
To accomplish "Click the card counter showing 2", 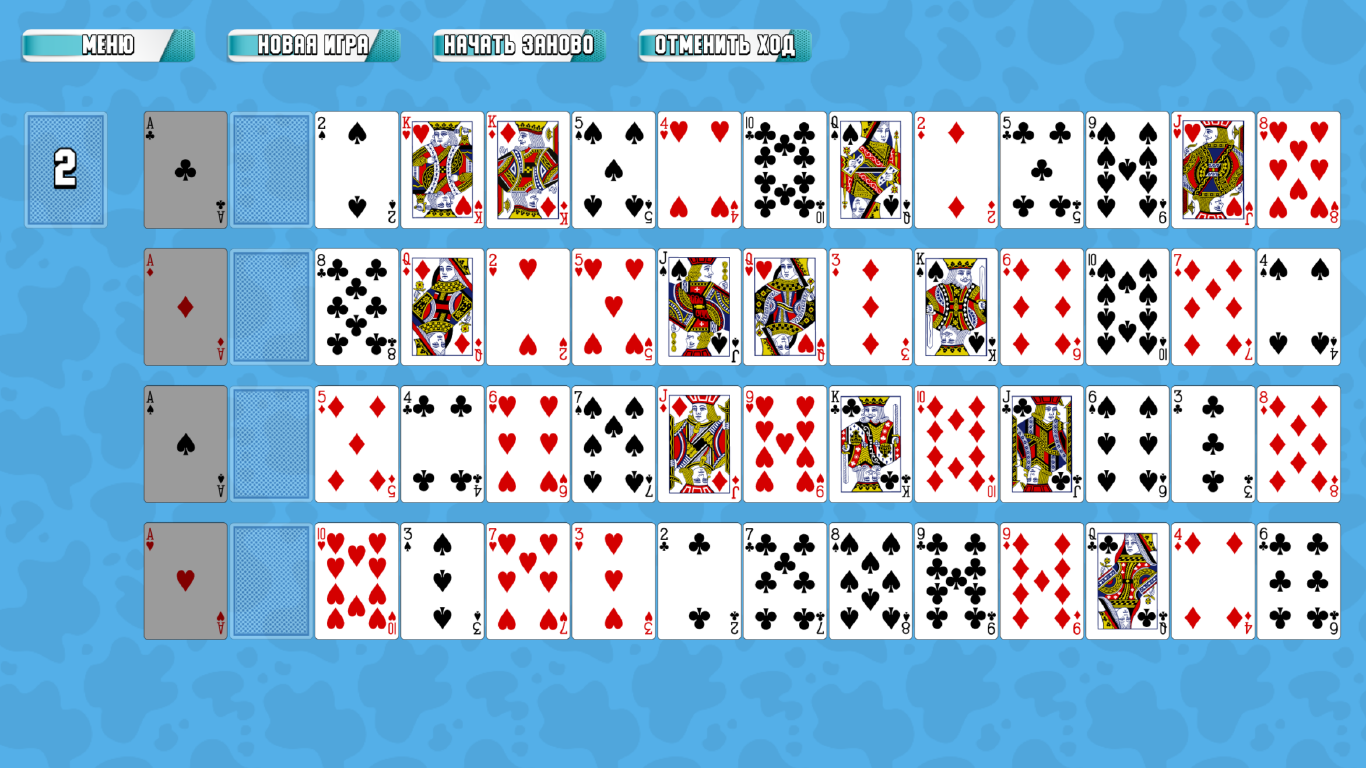I will pyautogui.click(x=65, y=168).
